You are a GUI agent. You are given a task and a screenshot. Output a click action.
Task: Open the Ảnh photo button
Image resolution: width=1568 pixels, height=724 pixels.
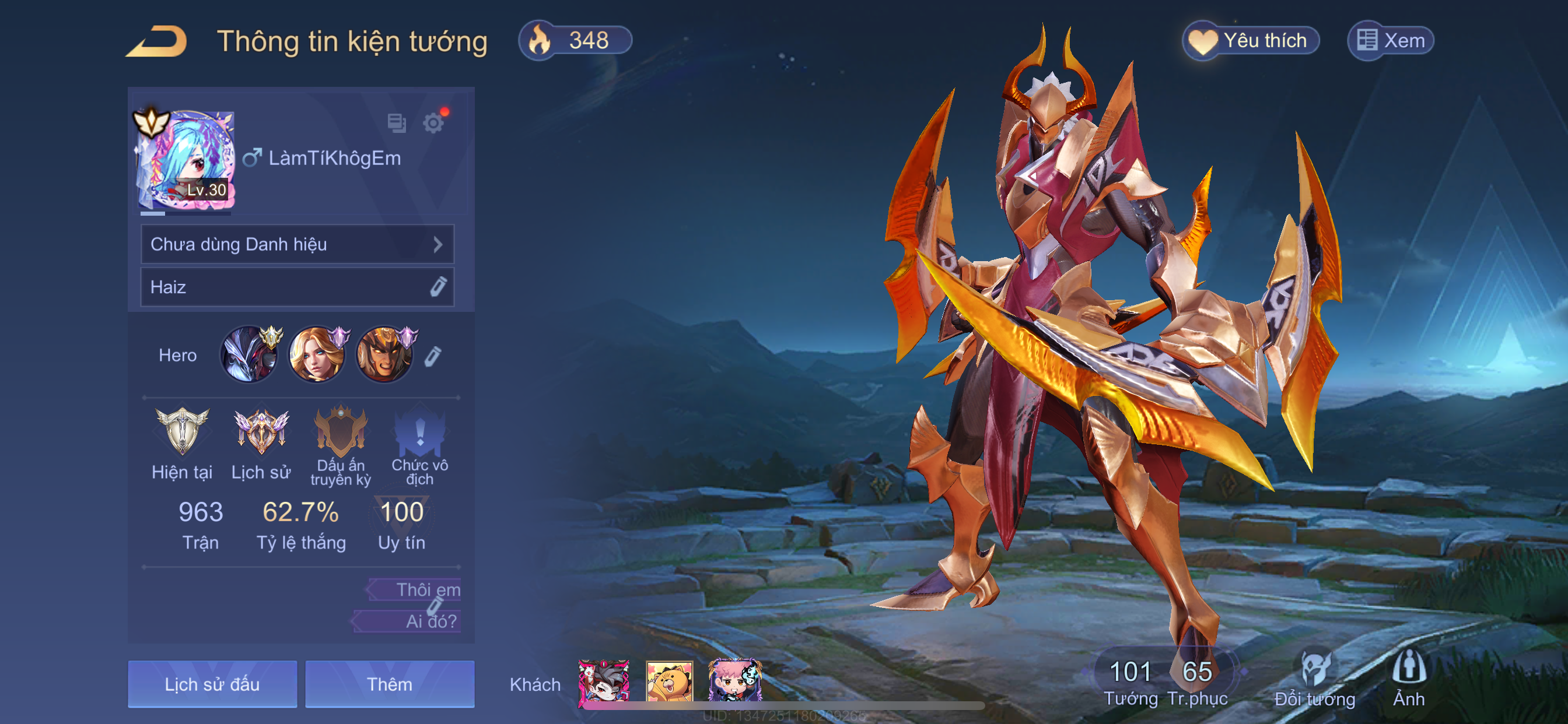tap(1409, 679)
